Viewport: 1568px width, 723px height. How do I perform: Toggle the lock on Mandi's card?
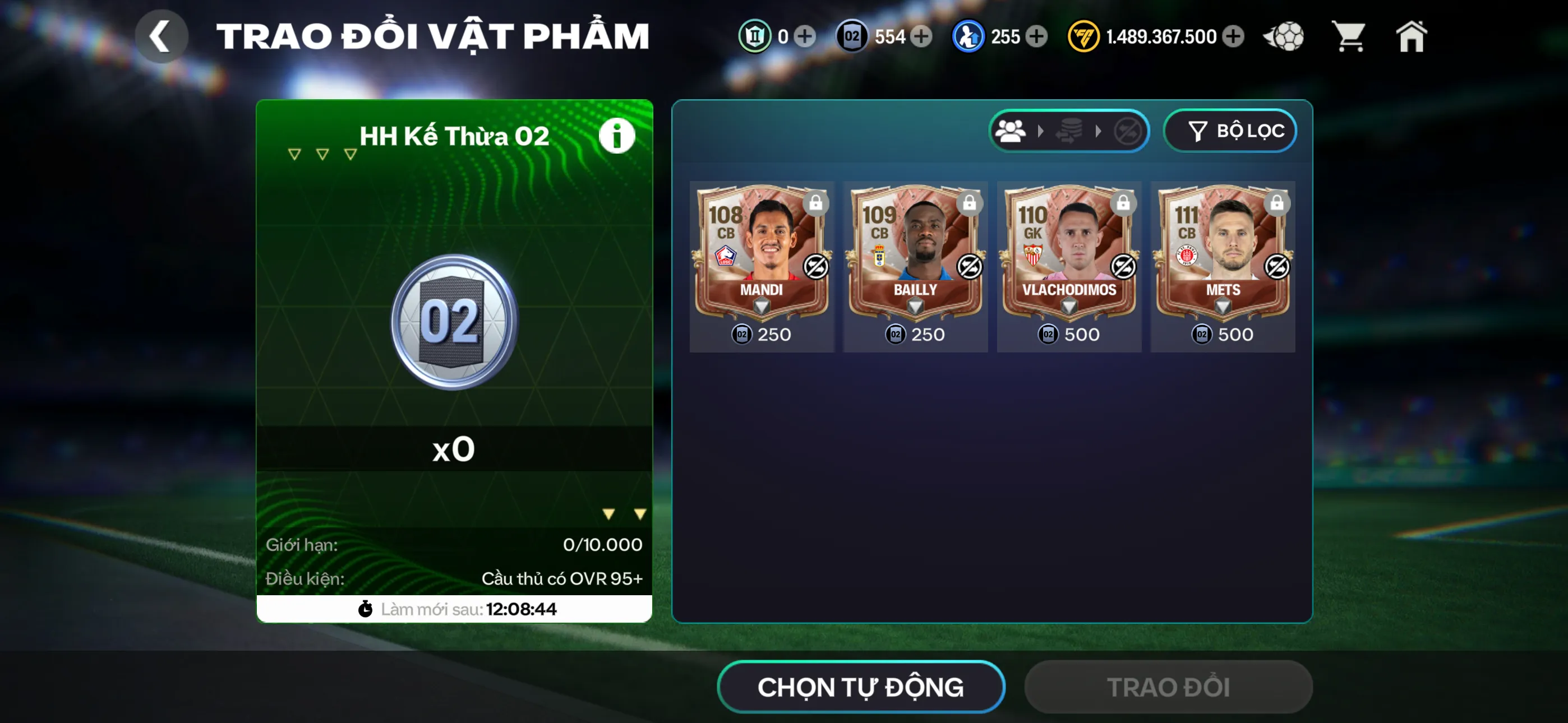pyautogui.click(x=817, y=205)
